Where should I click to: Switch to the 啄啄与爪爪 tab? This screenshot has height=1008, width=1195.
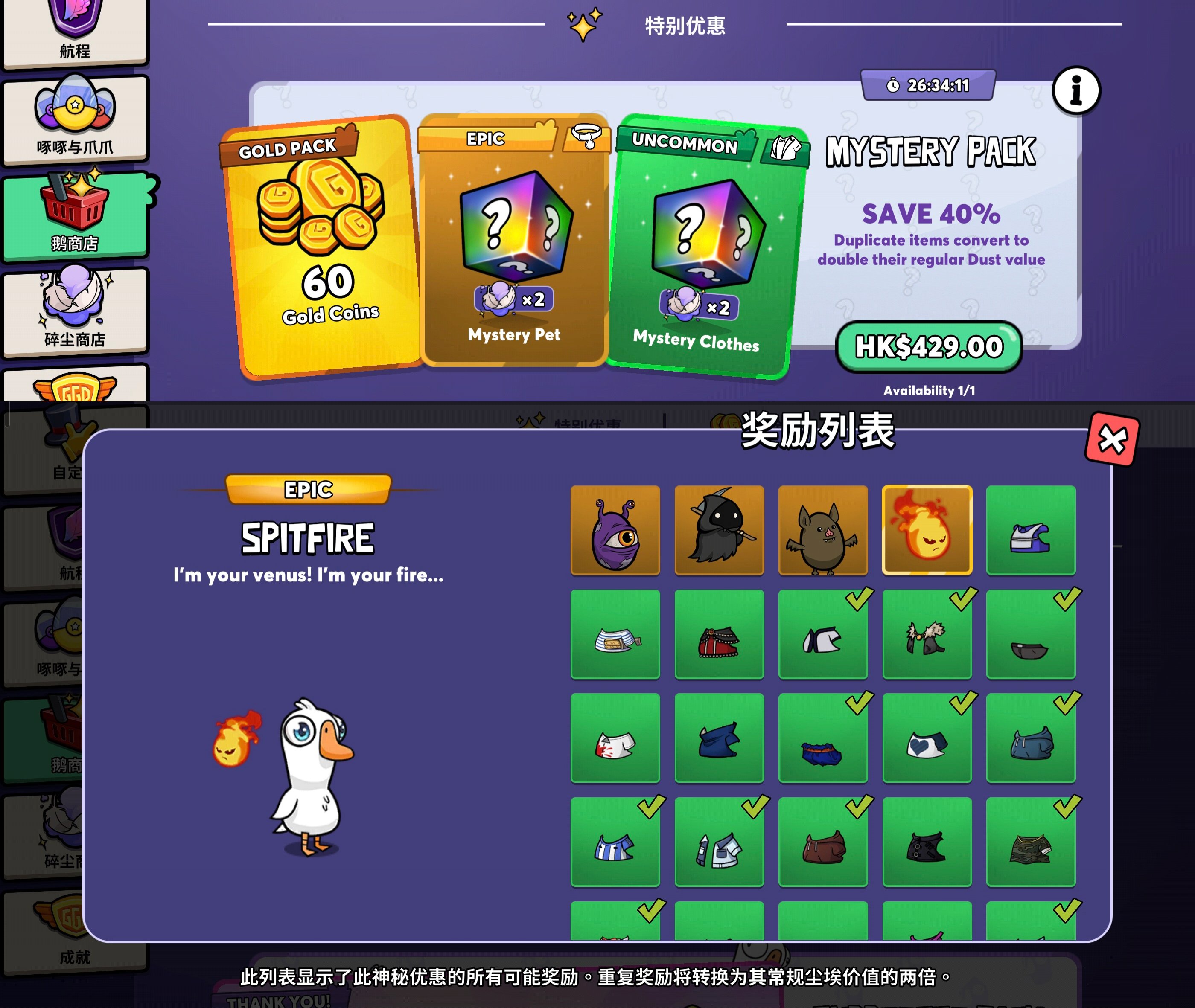75,120
